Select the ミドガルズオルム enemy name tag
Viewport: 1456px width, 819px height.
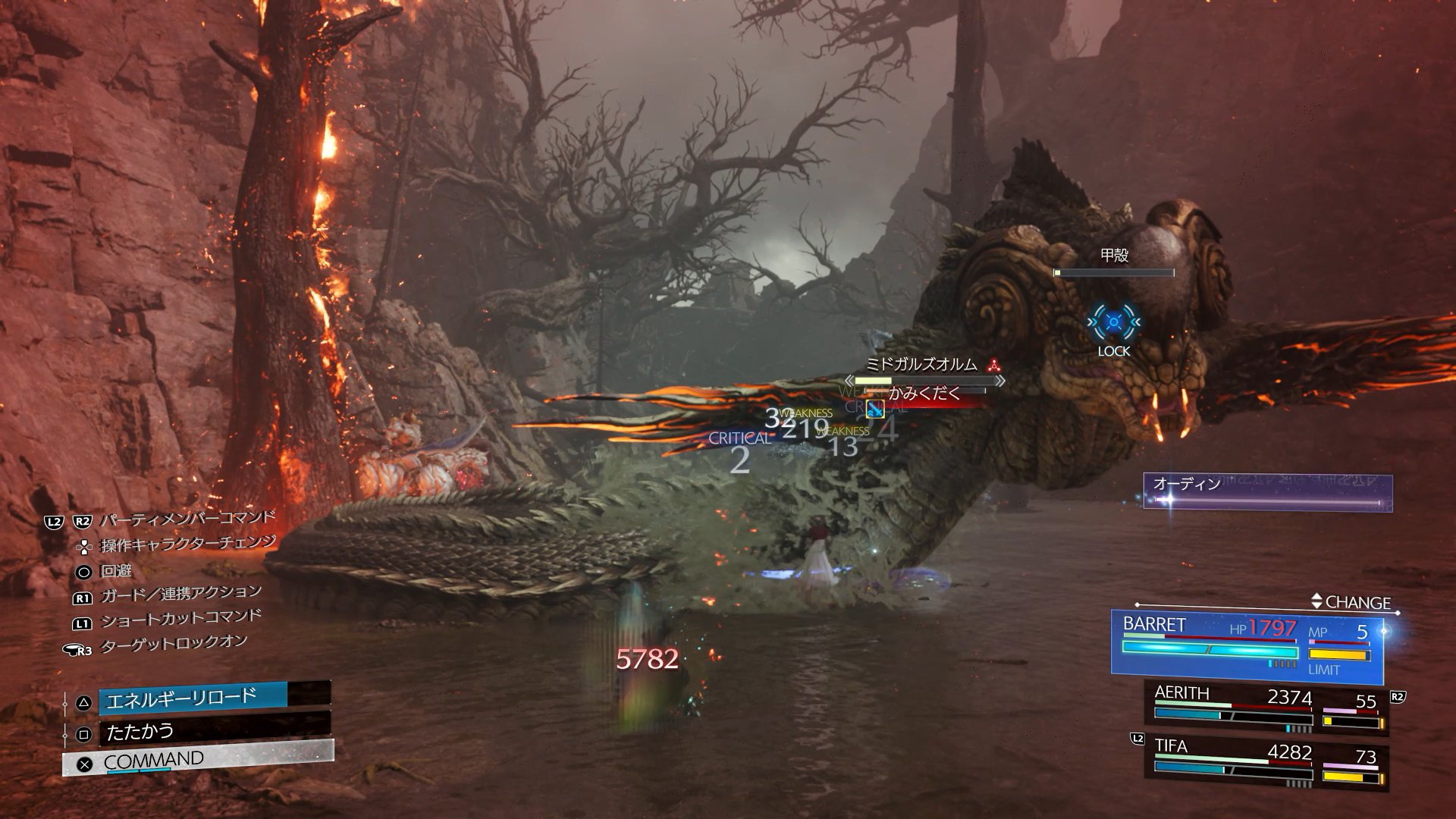click(x=922, y=365)
